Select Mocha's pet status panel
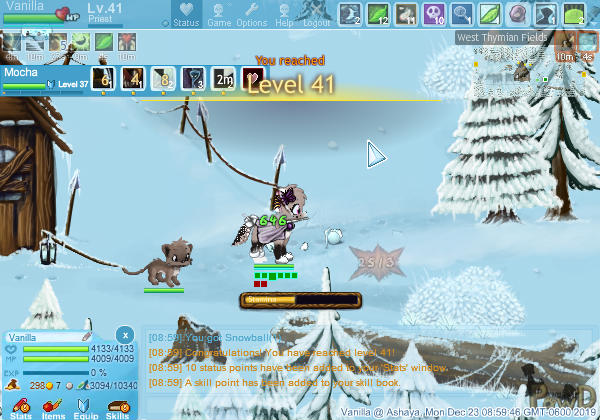Screen dimensions: 600x420 [45, 79]
